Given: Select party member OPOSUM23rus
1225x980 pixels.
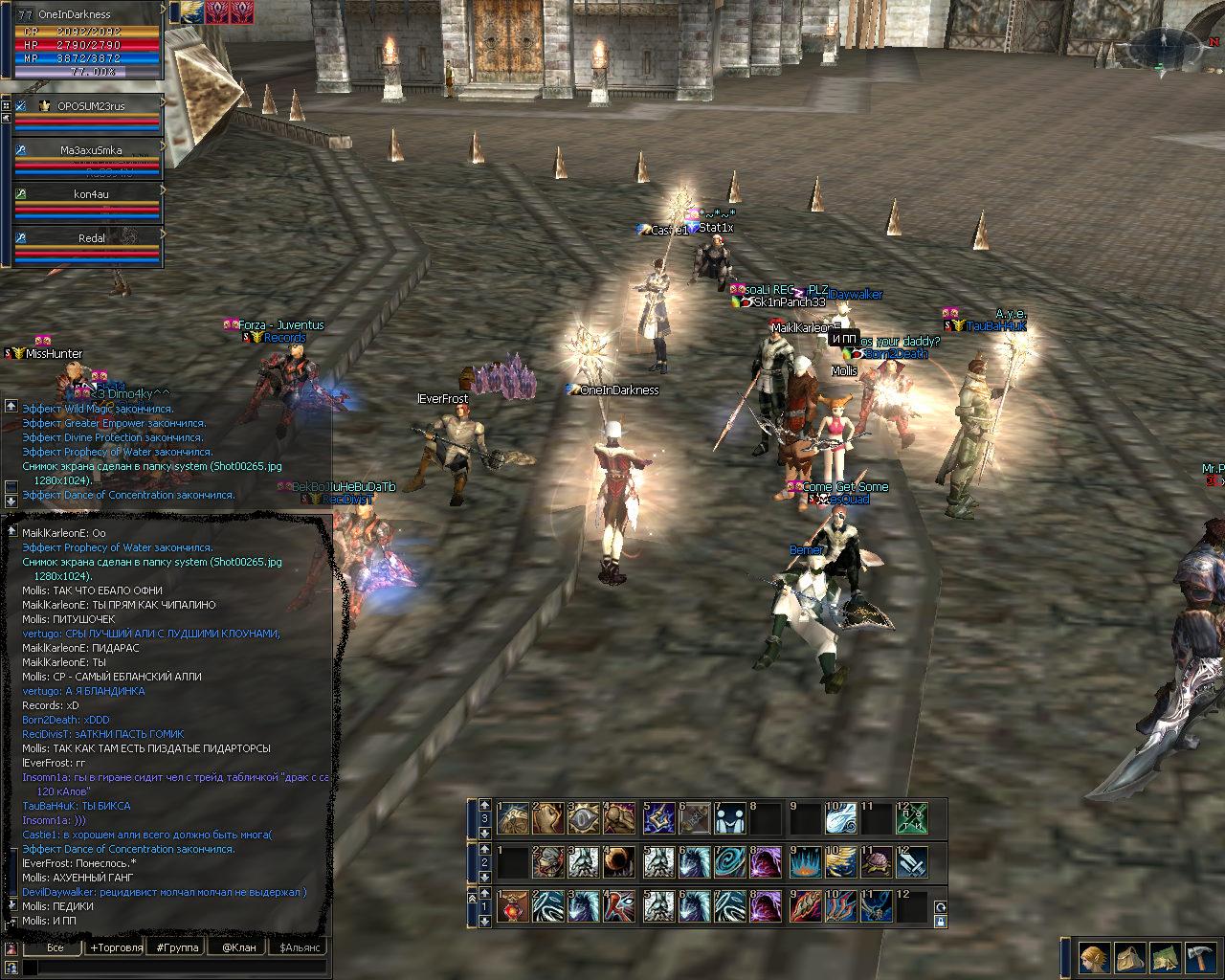Looking at the screenshot, I should click(91, 106).
